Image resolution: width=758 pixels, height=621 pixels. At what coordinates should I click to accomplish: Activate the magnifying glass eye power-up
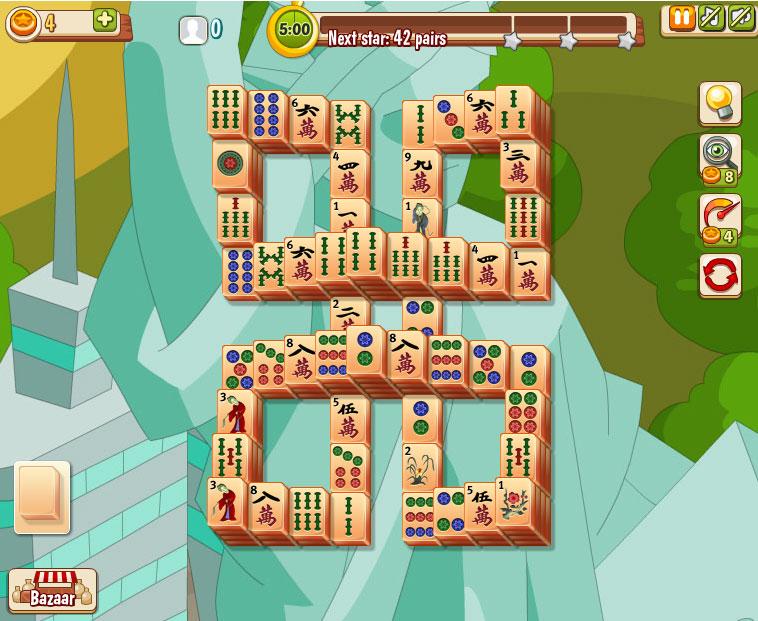719,156
